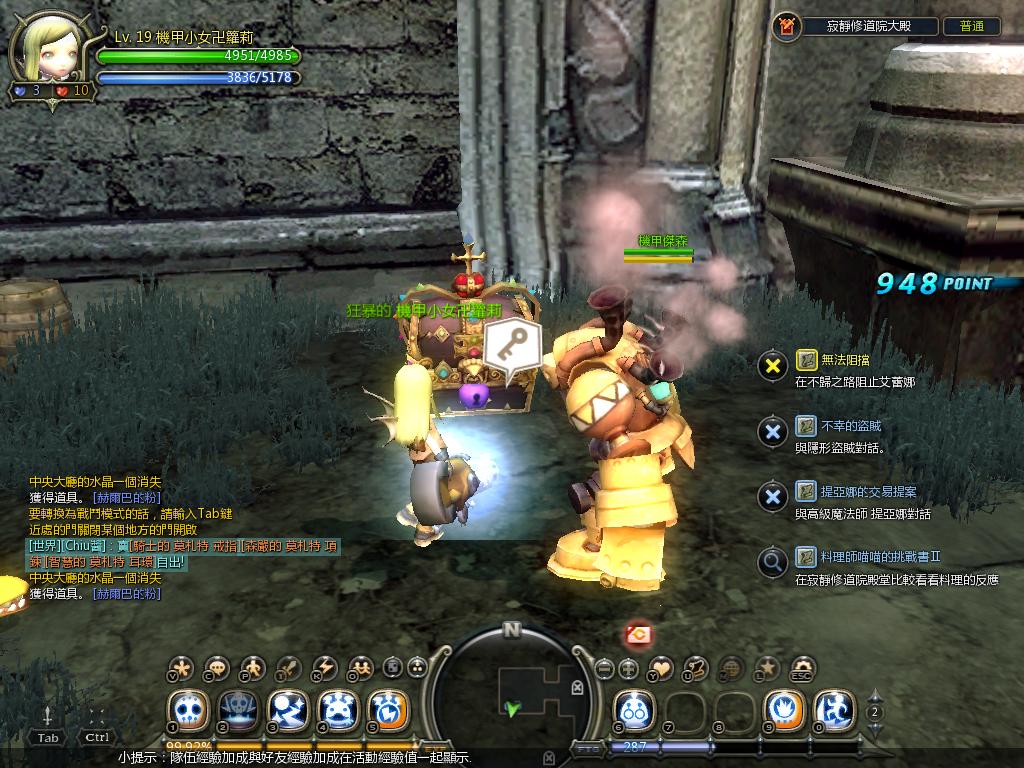This screenshot has height=768, width=1024.
Task: Trigger the alarm clock skill in slot 5
Action: tap(387, 711)
